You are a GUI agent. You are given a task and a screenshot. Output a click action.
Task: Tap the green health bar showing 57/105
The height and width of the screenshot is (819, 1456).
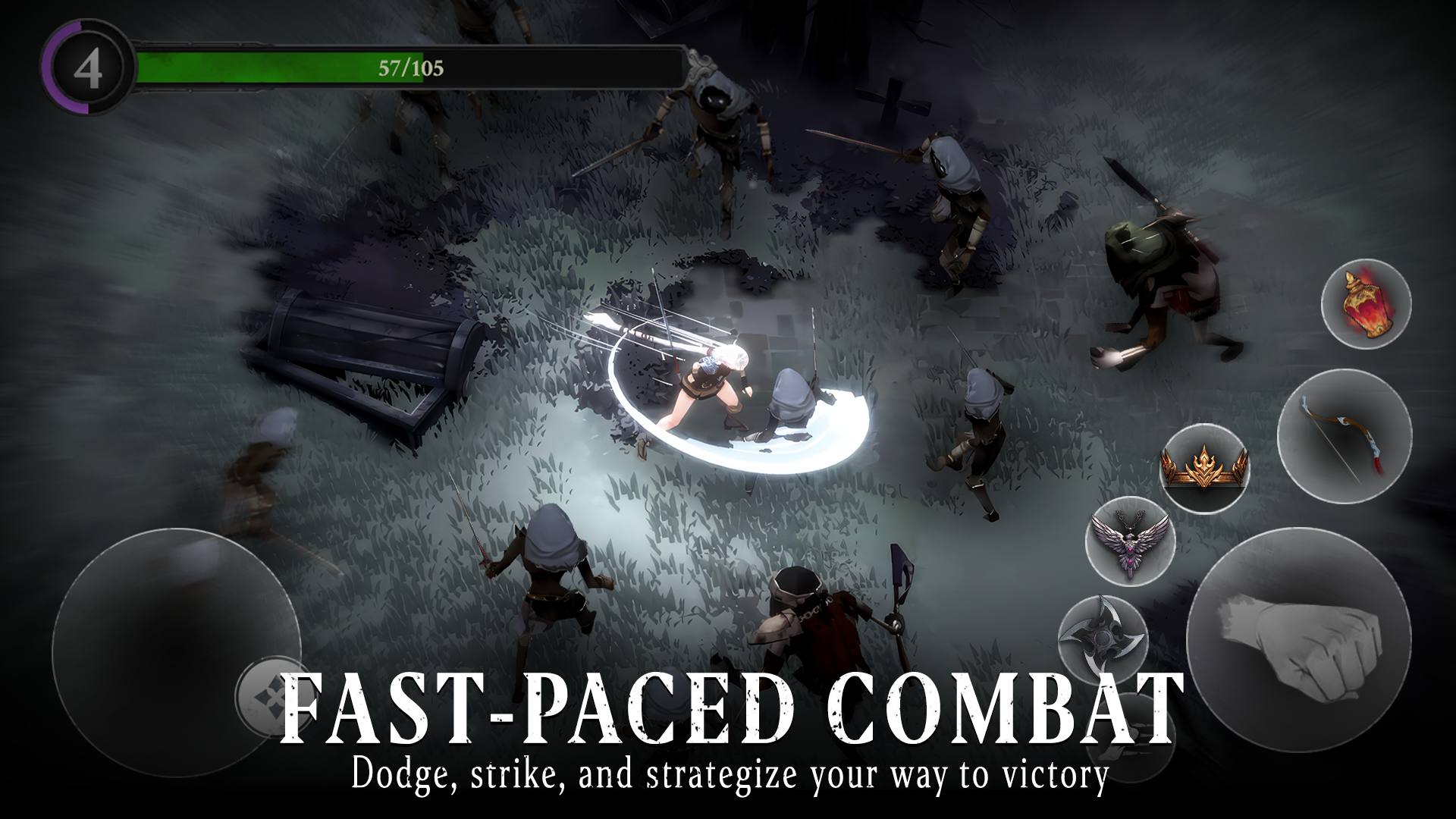[x=409, y=67]
